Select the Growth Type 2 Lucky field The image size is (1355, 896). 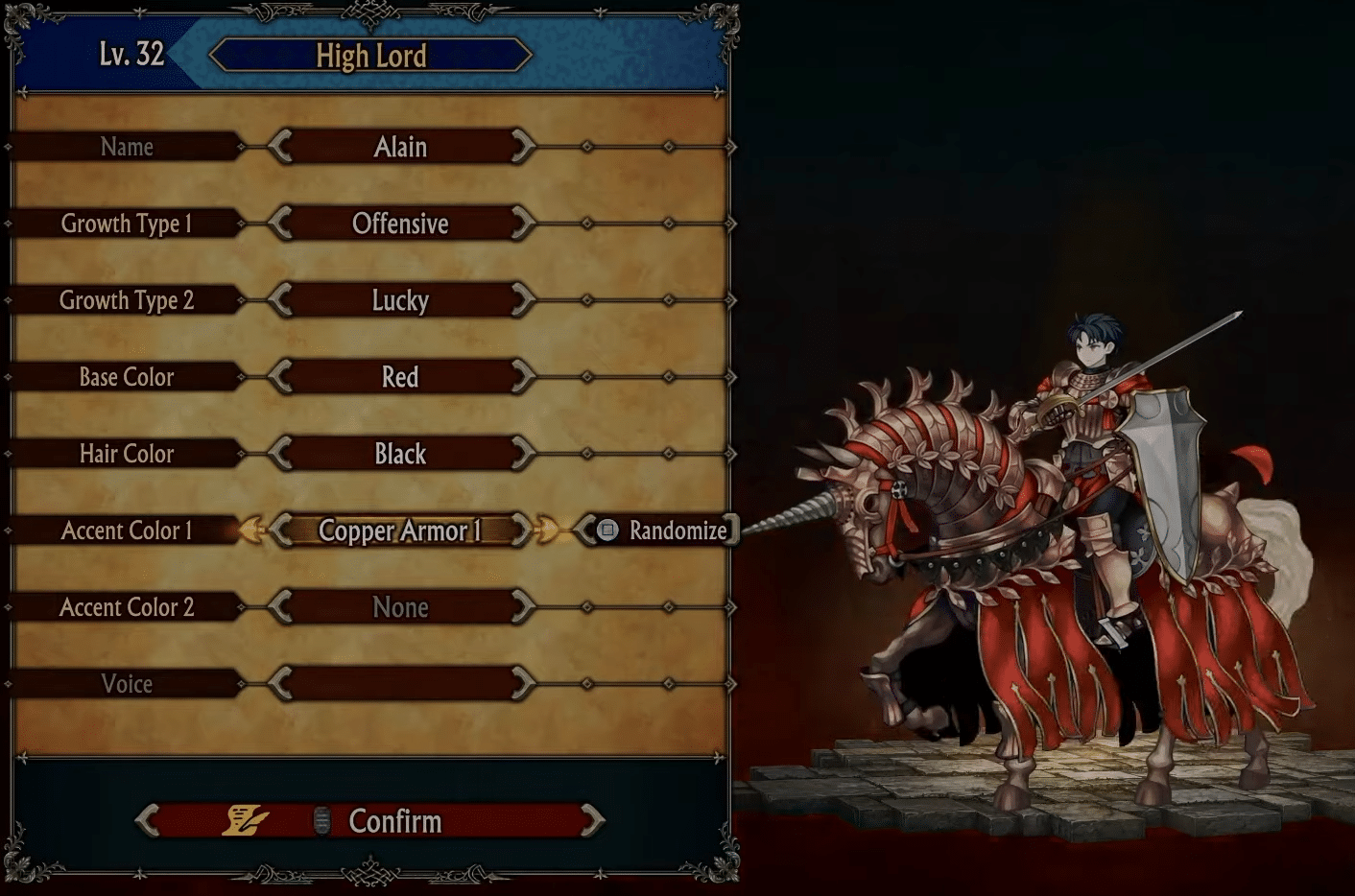click(400, 300)
